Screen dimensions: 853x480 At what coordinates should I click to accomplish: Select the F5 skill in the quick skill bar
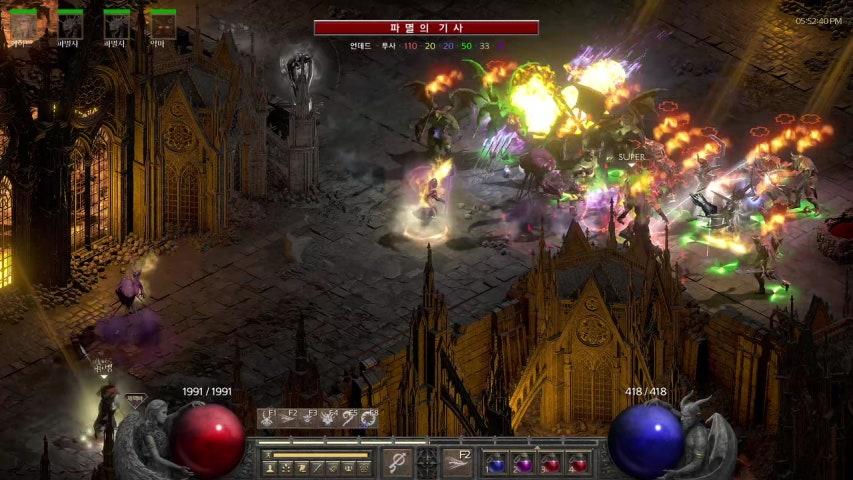point(350,420)
